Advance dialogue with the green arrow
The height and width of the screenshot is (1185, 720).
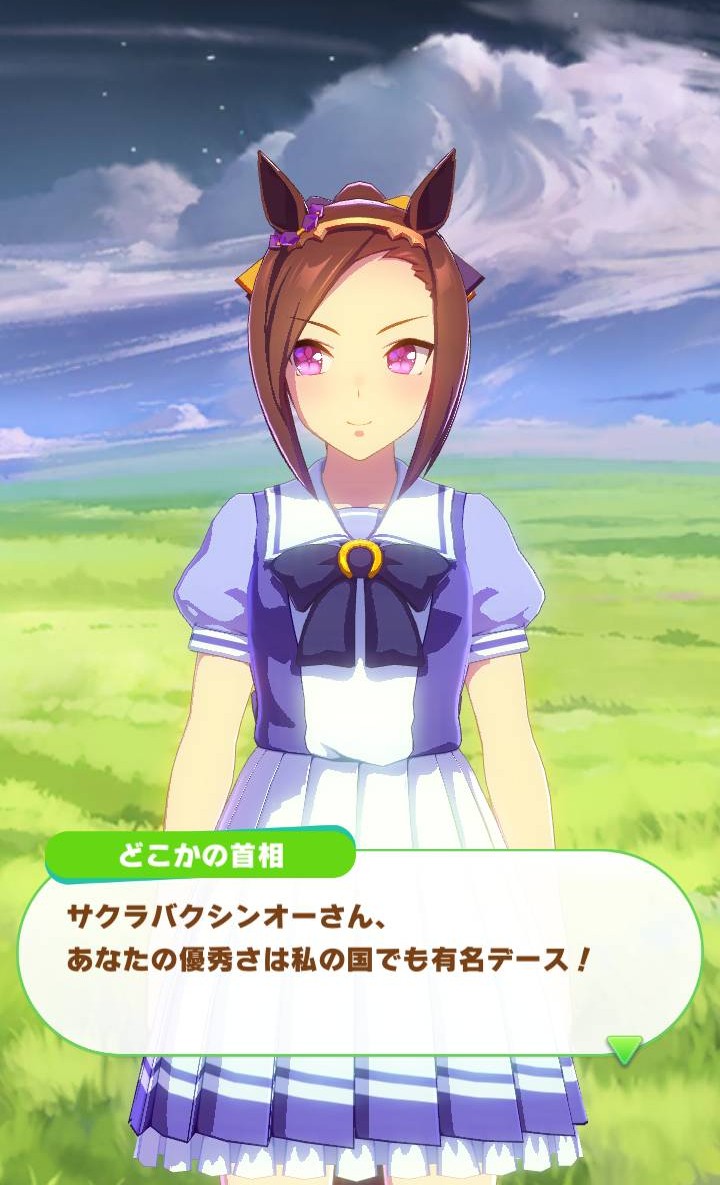click(x=625, y=1050)
